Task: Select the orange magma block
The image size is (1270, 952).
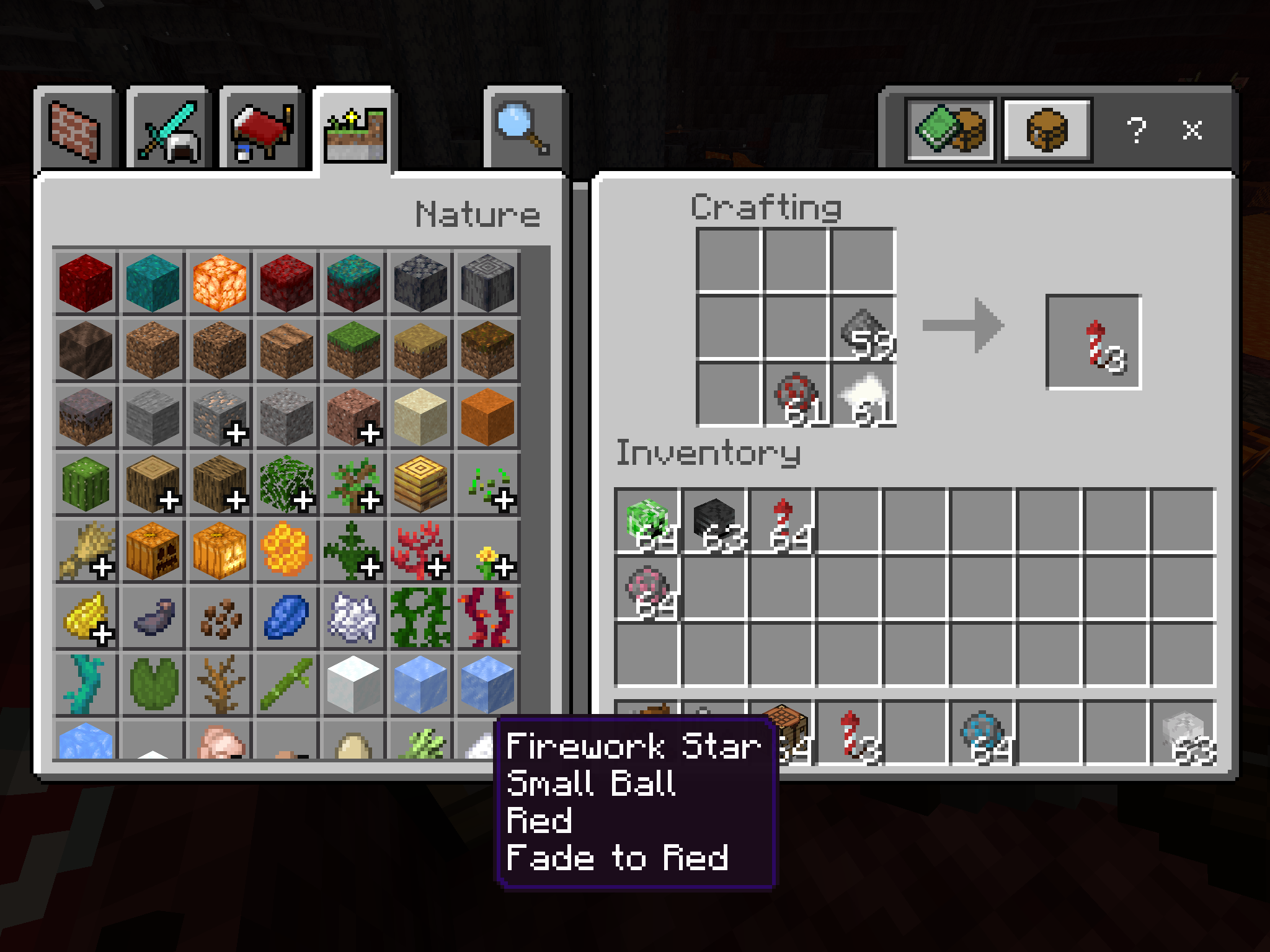Action: [220, 283]
